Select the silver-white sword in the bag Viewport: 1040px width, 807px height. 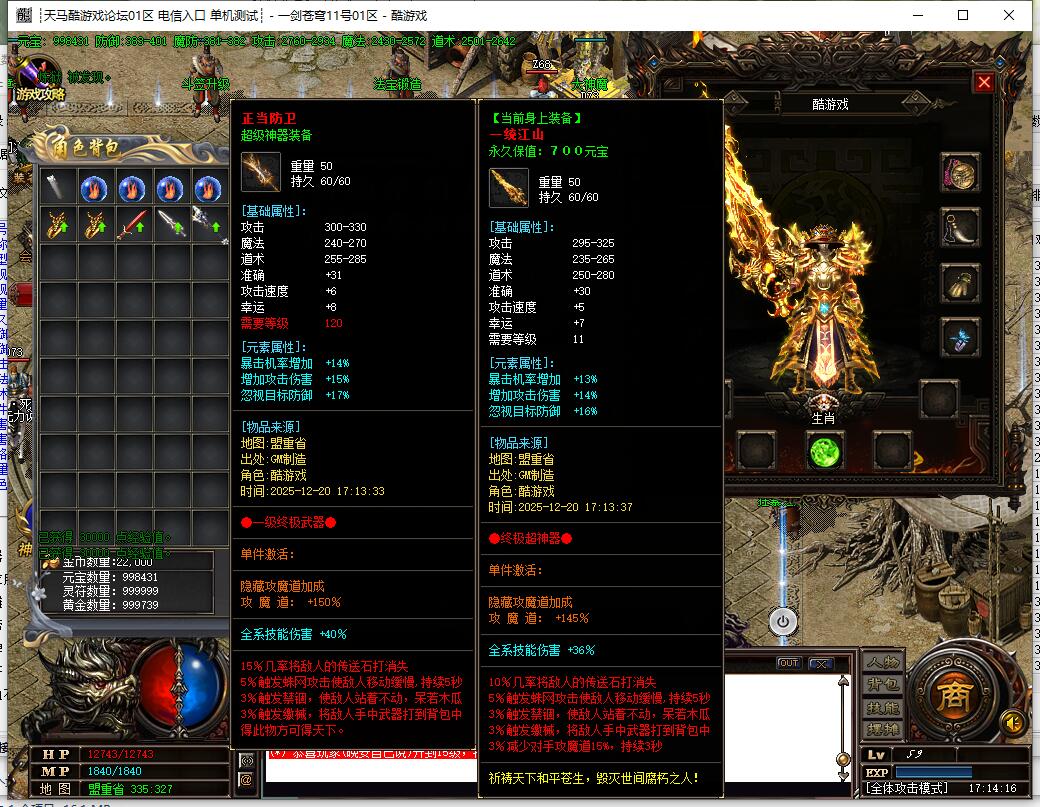tap(170, 224)
